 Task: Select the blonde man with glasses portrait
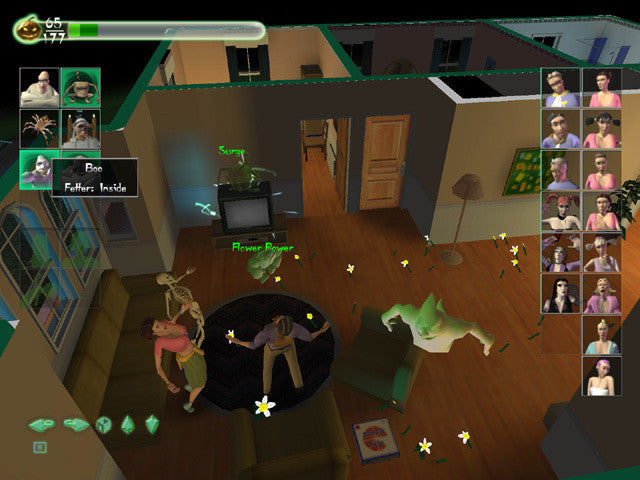560,88
